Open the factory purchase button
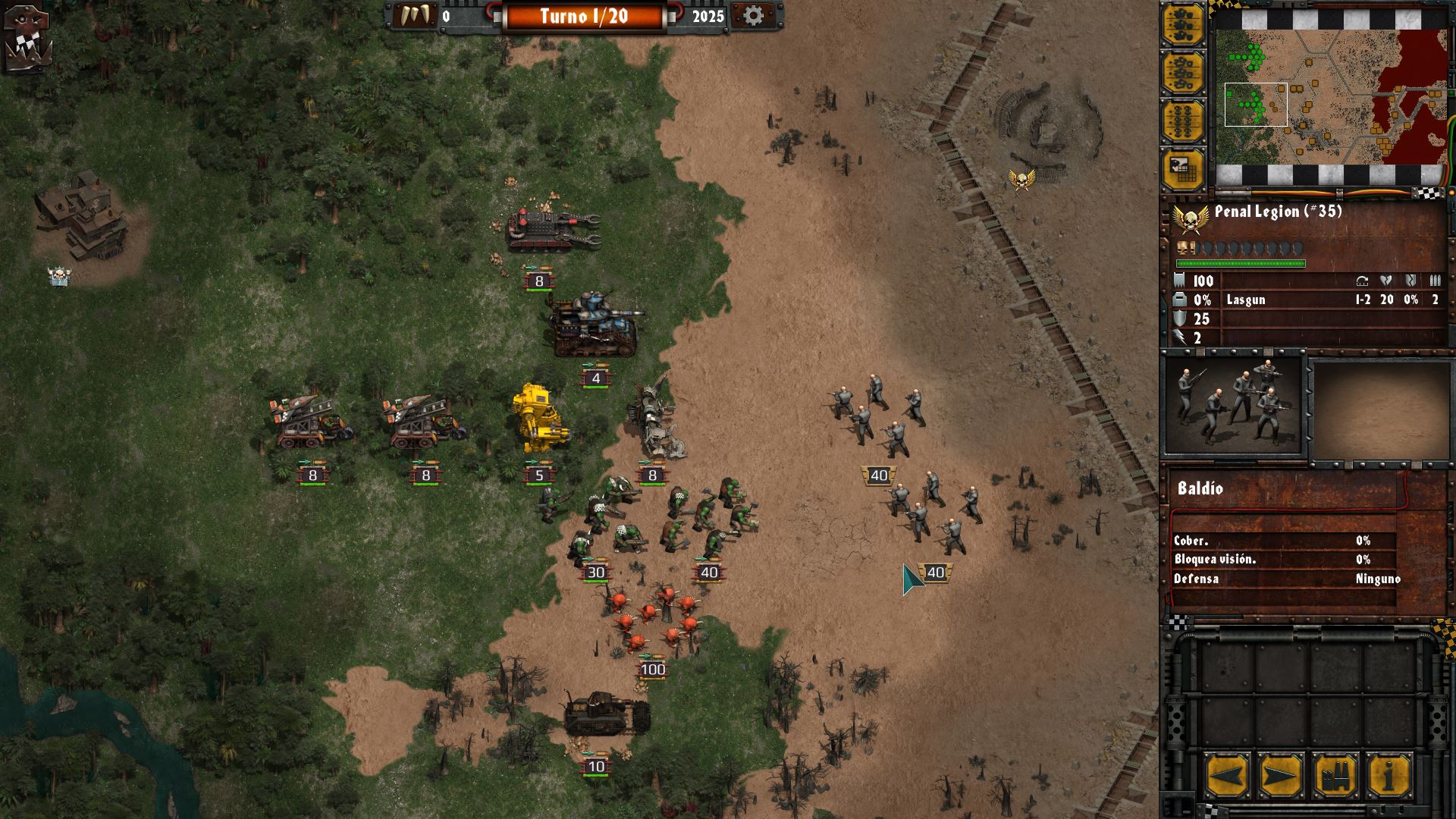The height and width of the screenshot is (819, 1456). point(1335,776)
